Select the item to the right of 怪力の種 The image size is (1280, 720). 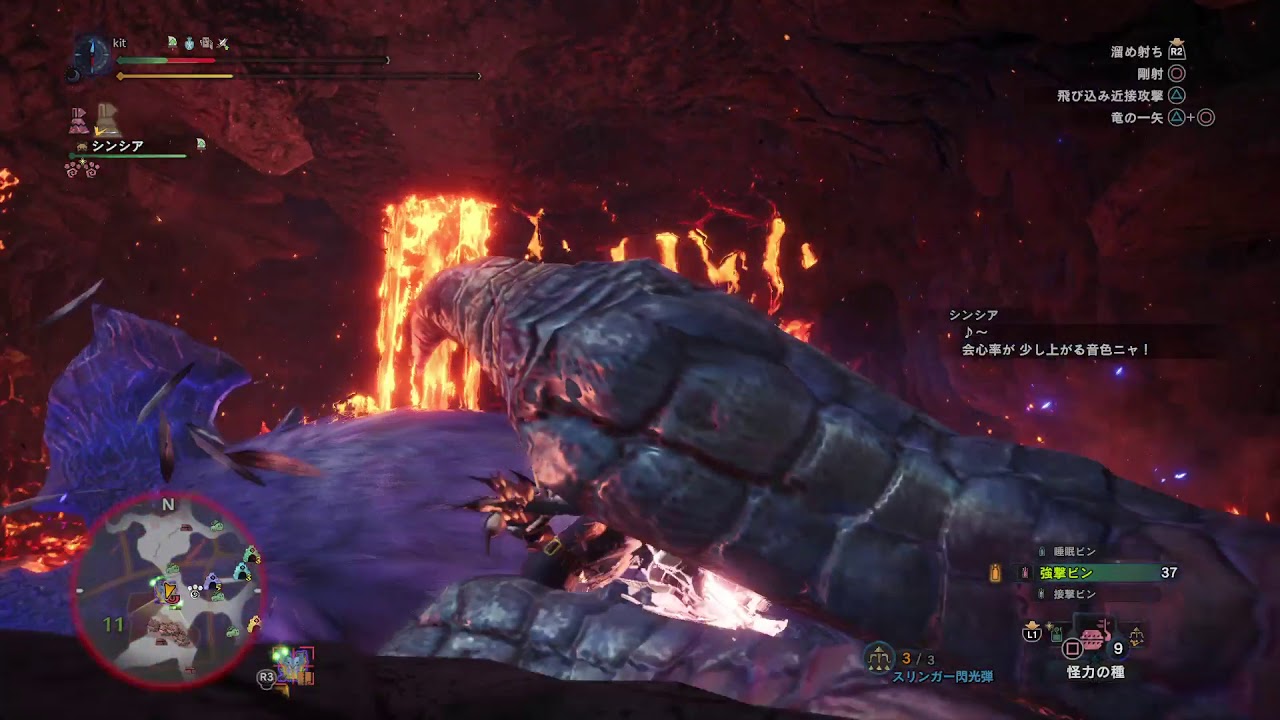point(1135,634)
